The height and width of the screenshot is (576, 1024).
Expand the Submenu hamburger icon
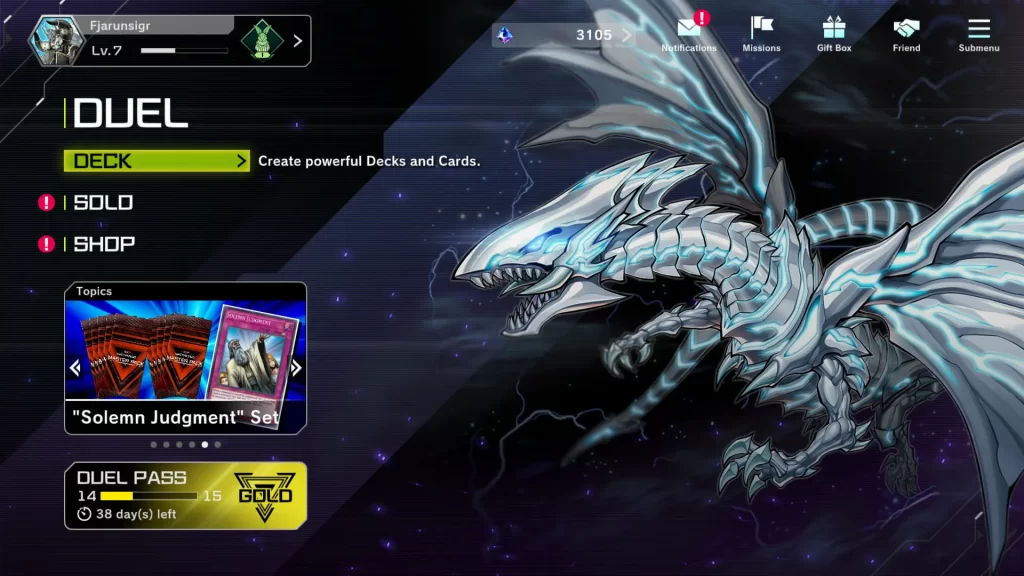978,33
